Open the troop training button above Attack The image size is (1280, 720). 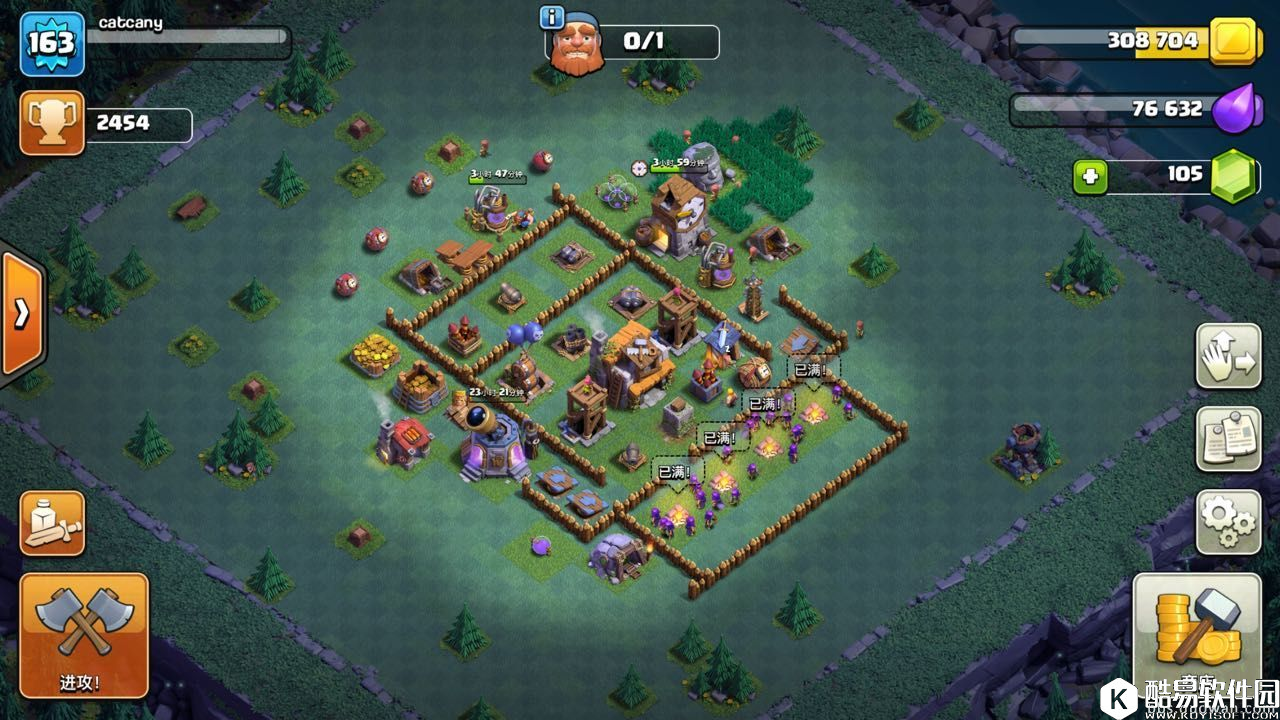pyautogui.click(x=52, y=522)
